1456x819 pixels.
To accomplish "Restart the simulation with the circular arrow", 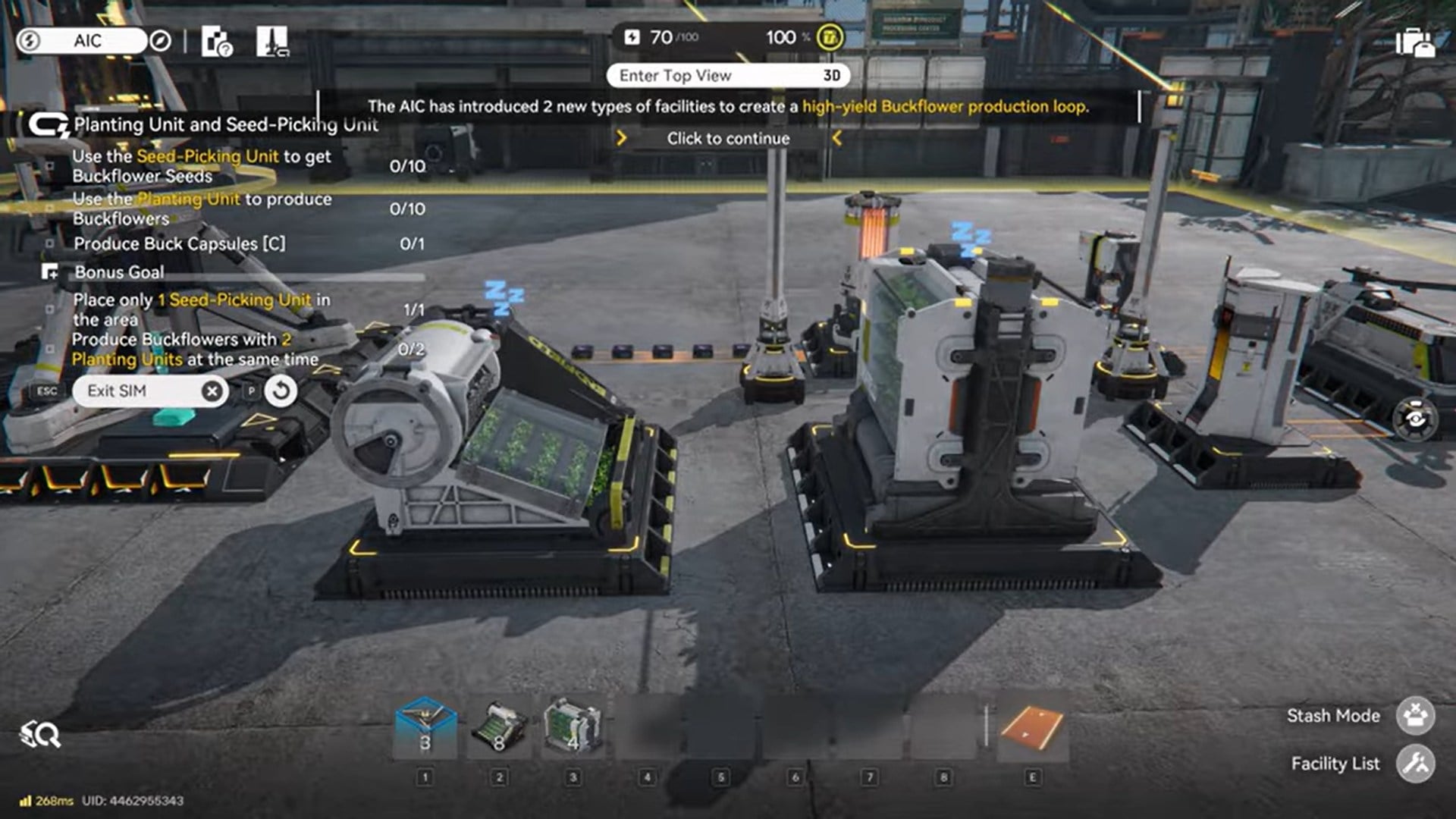I will (x=281, y=391).
